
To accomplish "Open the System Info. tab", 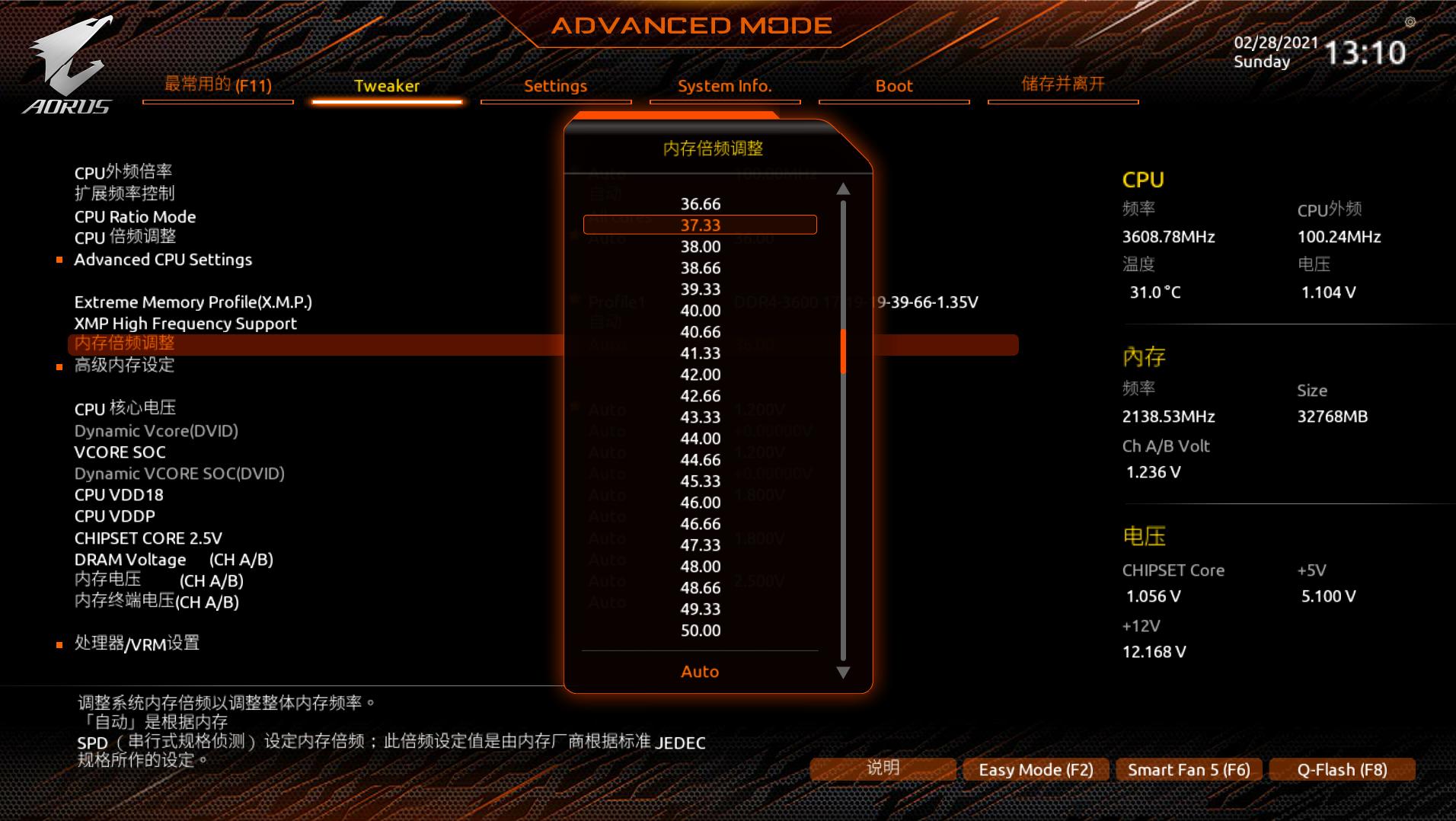I will [x=724, y=86].
